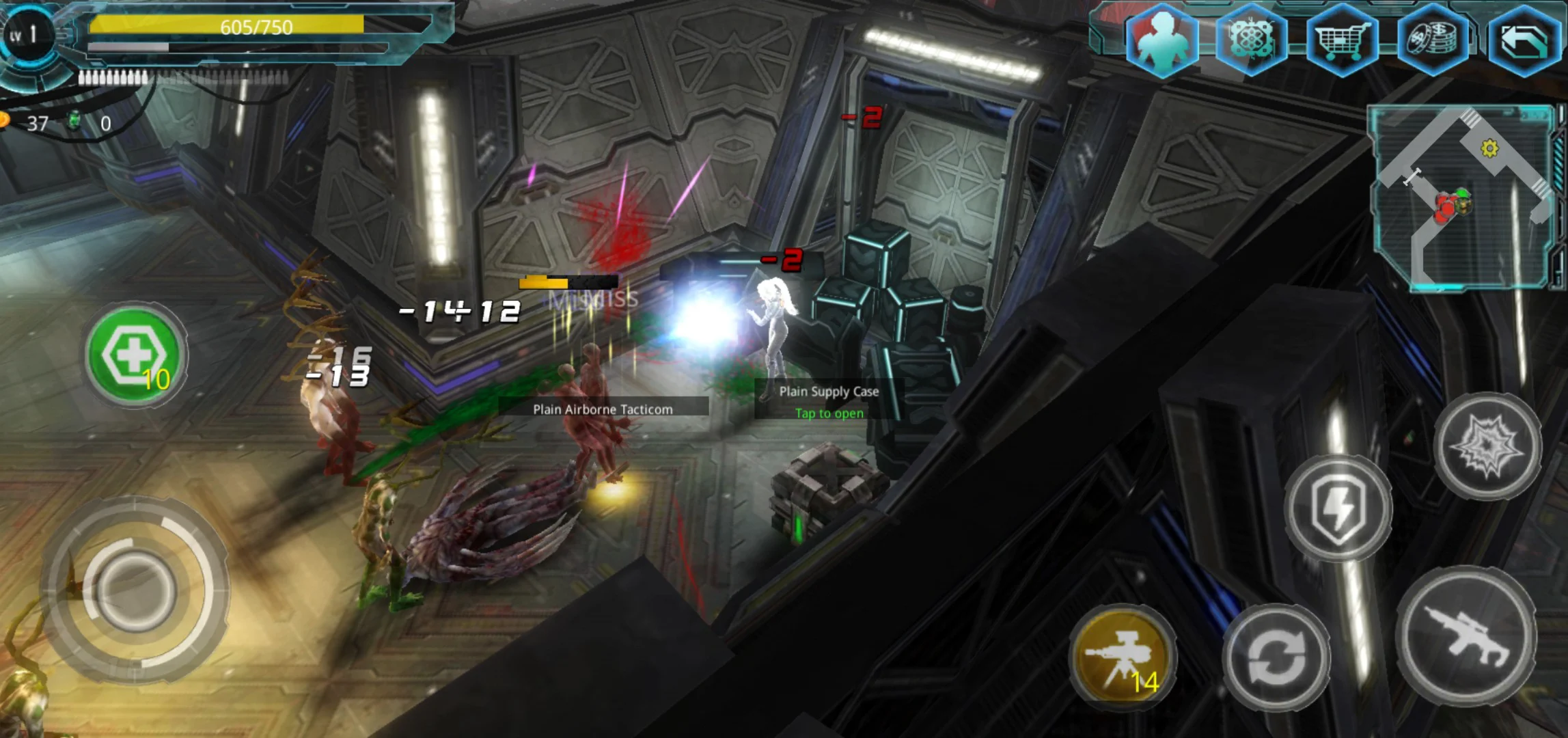1568x738 pixels.
Task: Tap the virtual movement joystick
Action: (x=135, y=589)
